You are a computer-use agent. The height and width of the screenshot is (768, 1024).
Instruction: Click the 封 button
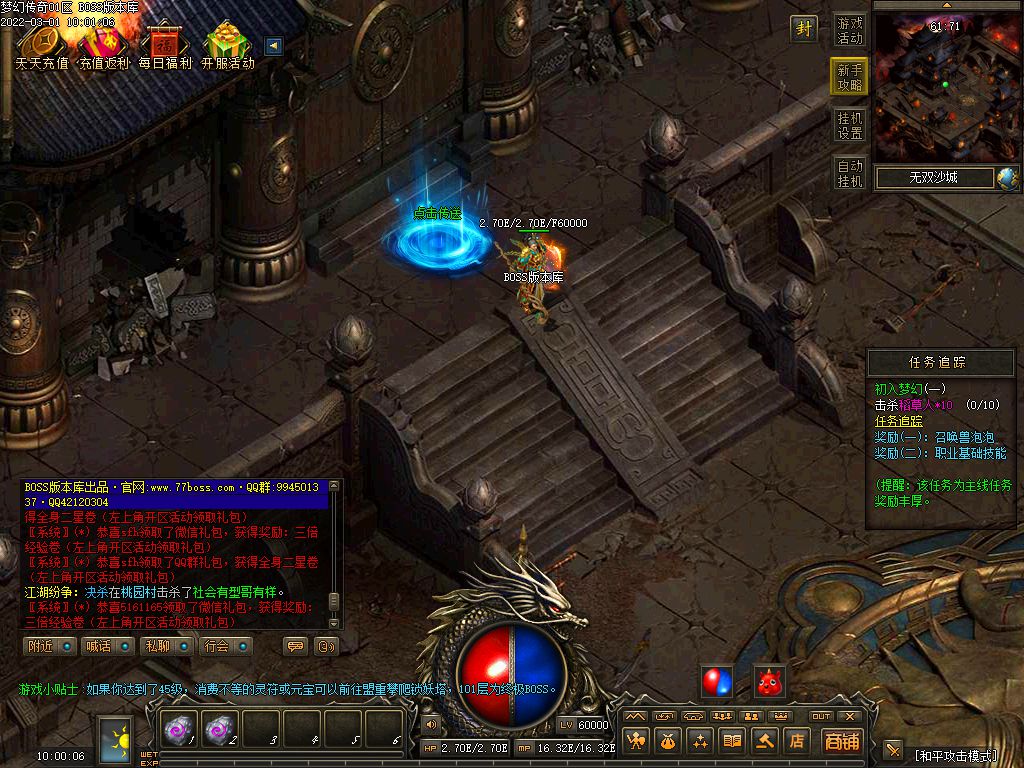click(804, 29)
